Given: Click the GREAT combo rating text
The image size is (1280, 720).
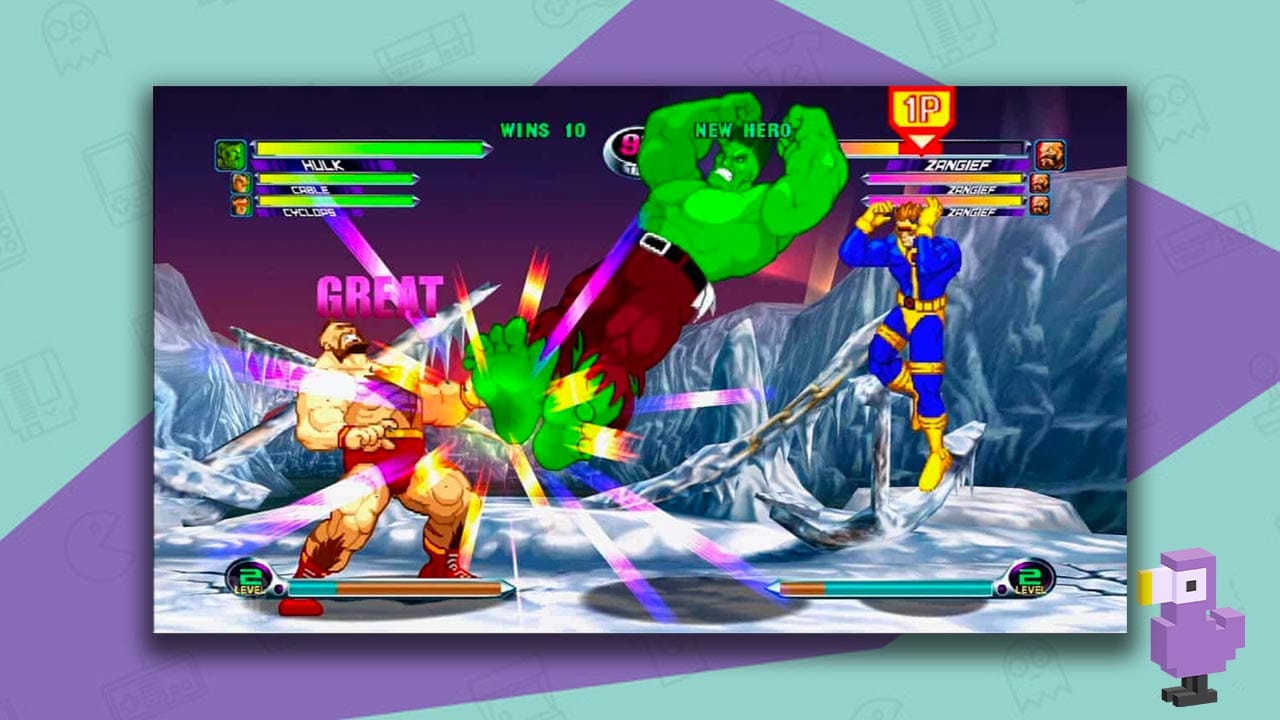Looking at the screenshot, I should [382, 294].
